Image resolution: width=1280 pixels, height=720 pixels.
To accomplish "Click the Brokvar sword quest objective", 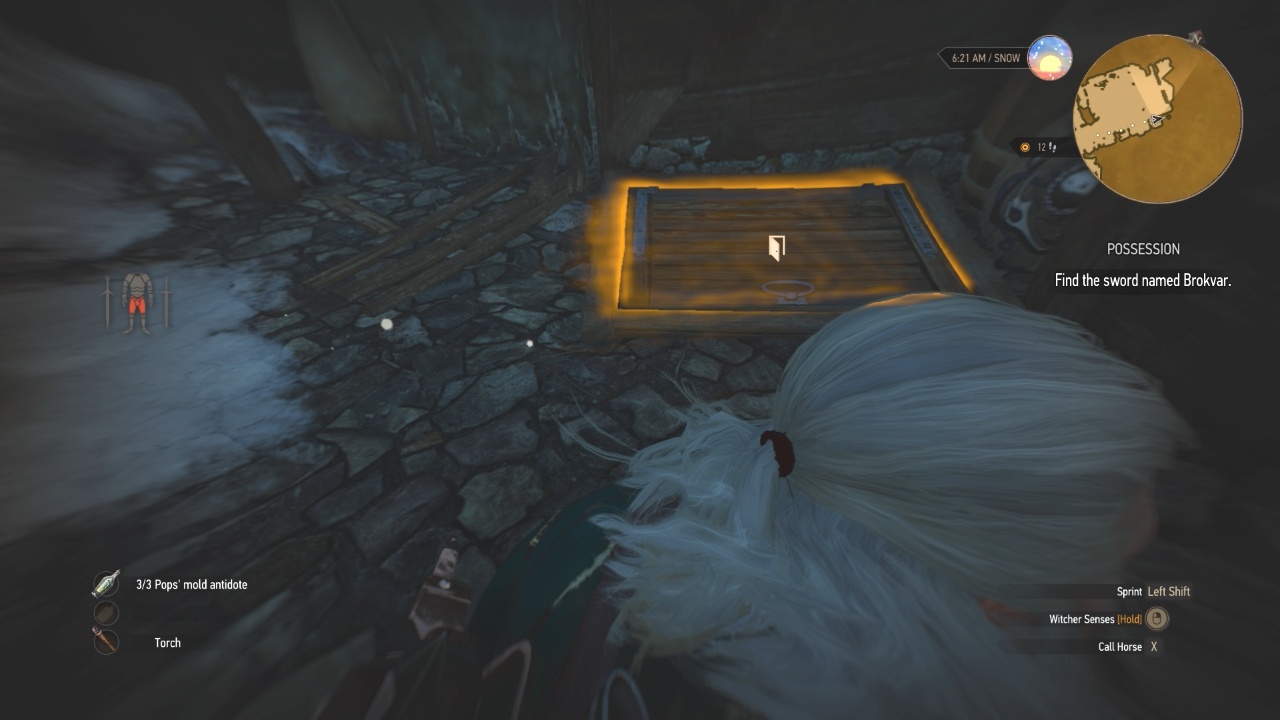I will (x=1142, y=280).
